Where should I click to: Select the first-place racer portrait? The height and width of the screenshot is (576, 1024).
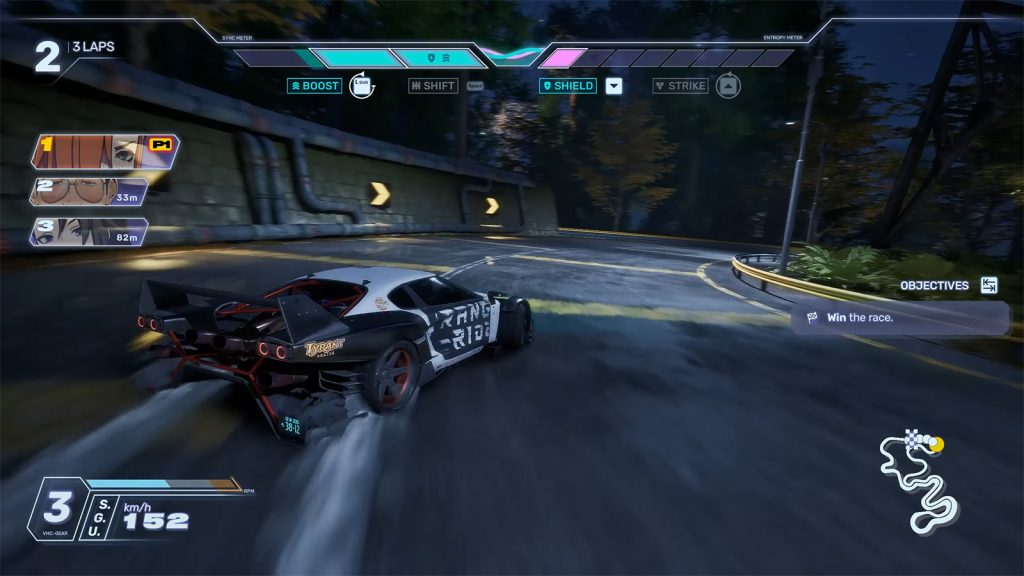click(x=104, y=151)
